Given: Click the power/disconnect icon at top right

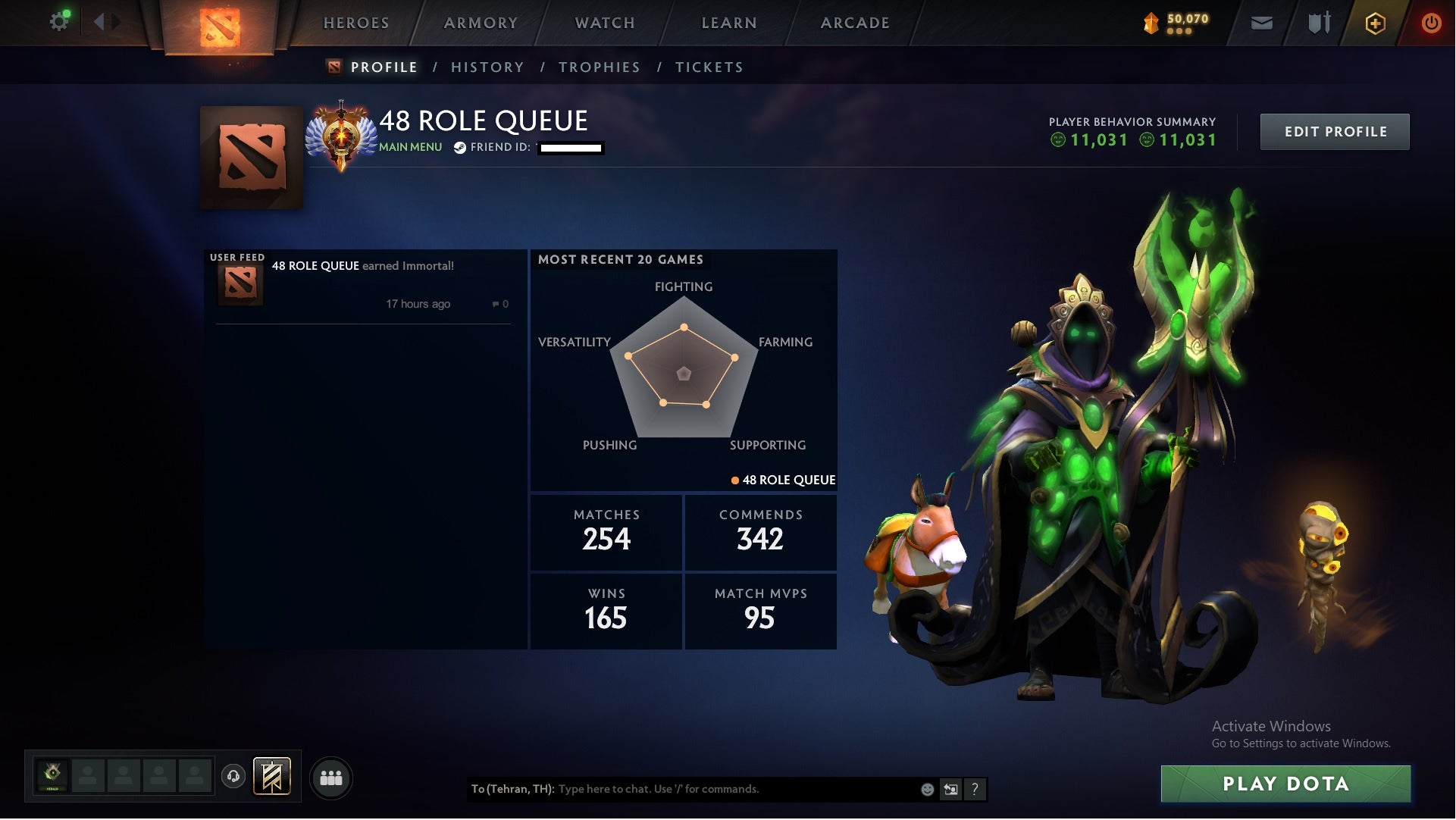Looking at the screenshot, I should click(x=1431, y=23).
